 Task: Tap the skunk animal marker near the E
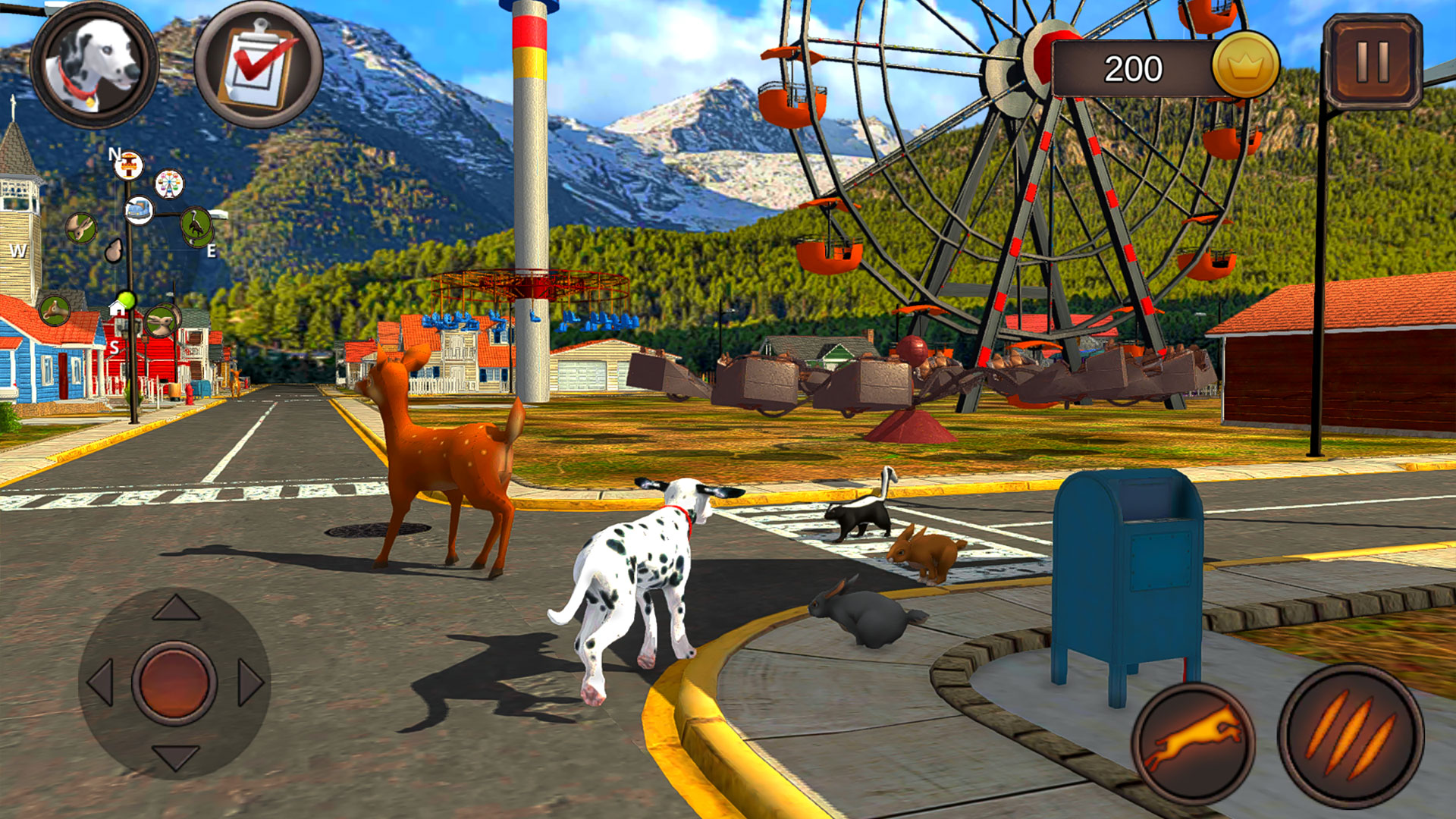pyautogui.click(x=195, y=224)
